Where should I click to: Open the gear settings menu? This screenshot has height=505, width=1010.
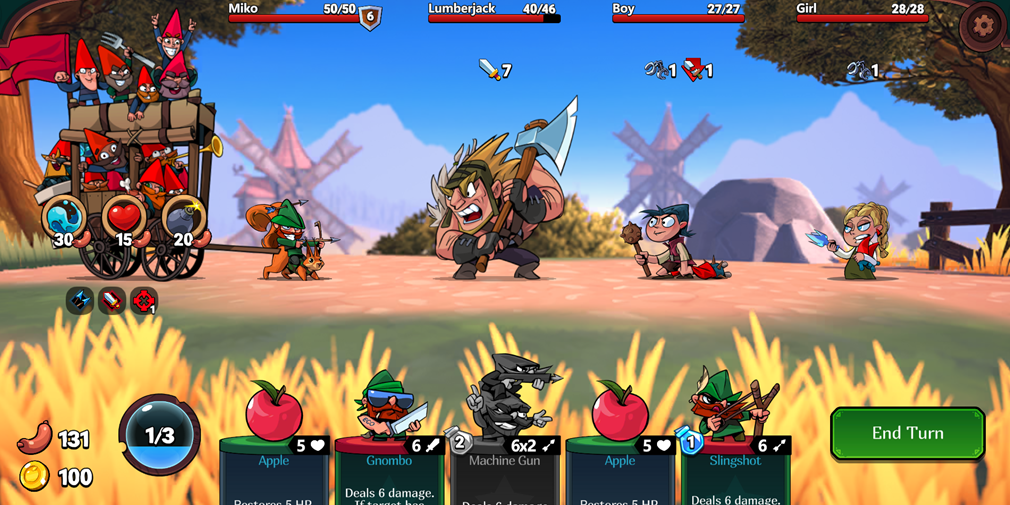(x=982, y=26)
